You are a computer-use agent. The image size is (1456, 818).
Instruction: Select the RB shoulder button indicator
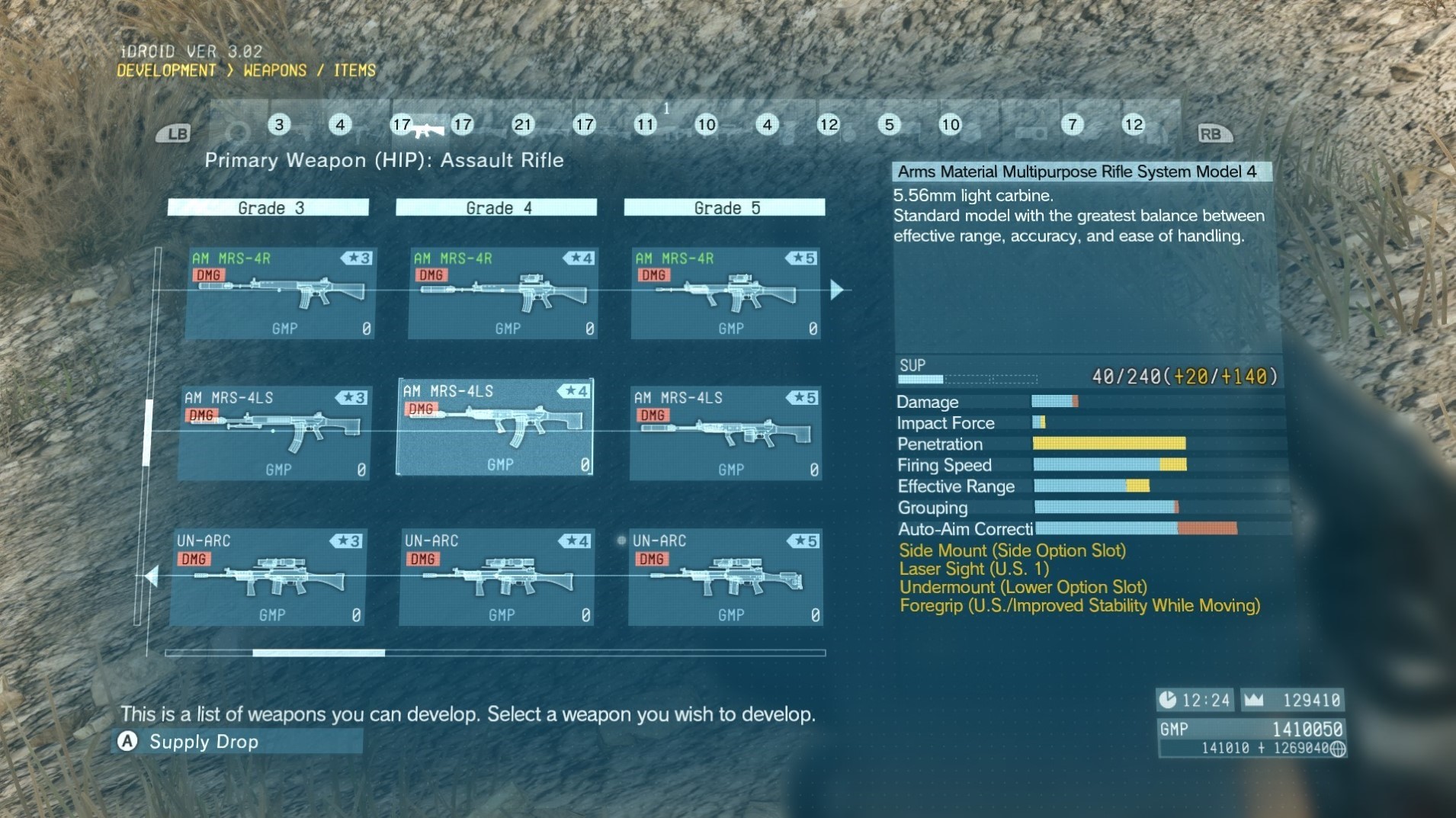1215,133
